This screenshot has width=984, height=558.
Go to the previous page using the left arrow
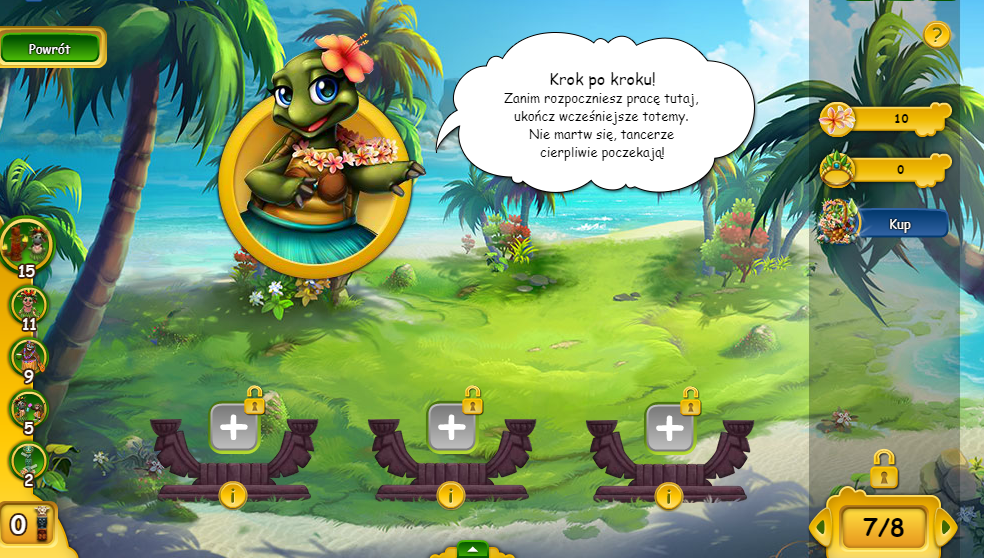(820, 527)
